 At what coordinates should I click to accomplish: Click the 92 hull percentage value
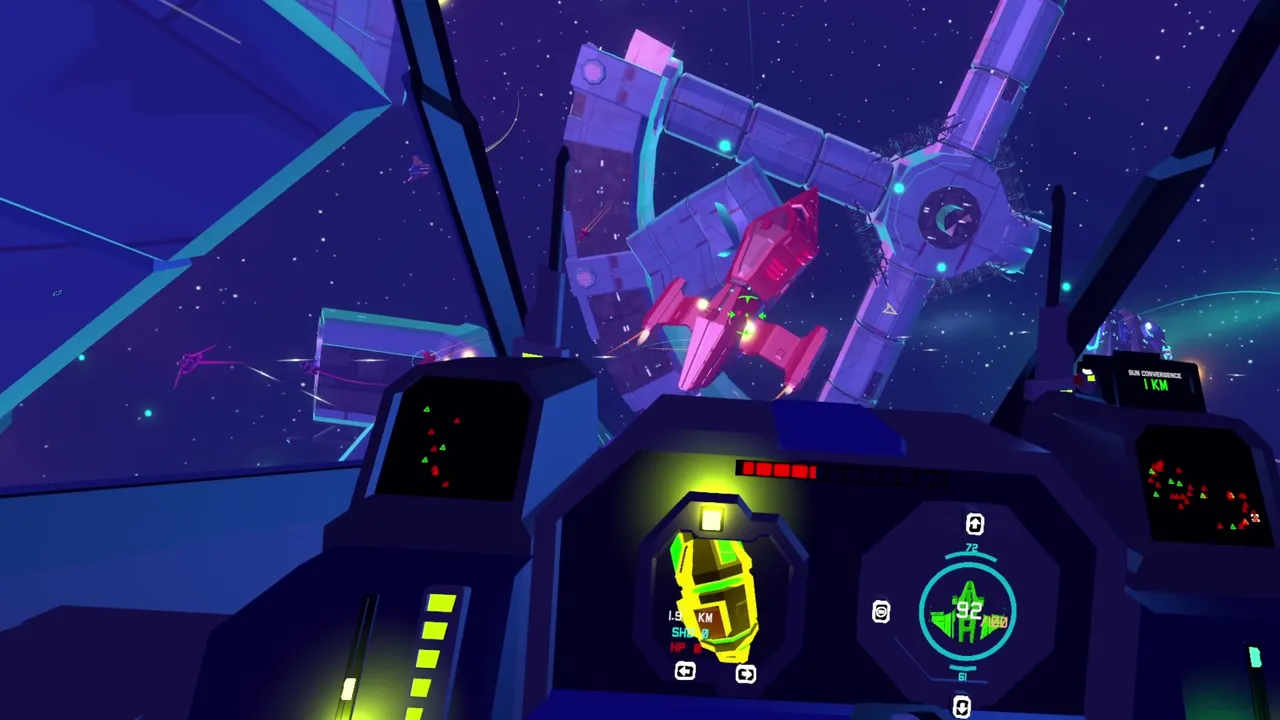[x=969, y=611]
